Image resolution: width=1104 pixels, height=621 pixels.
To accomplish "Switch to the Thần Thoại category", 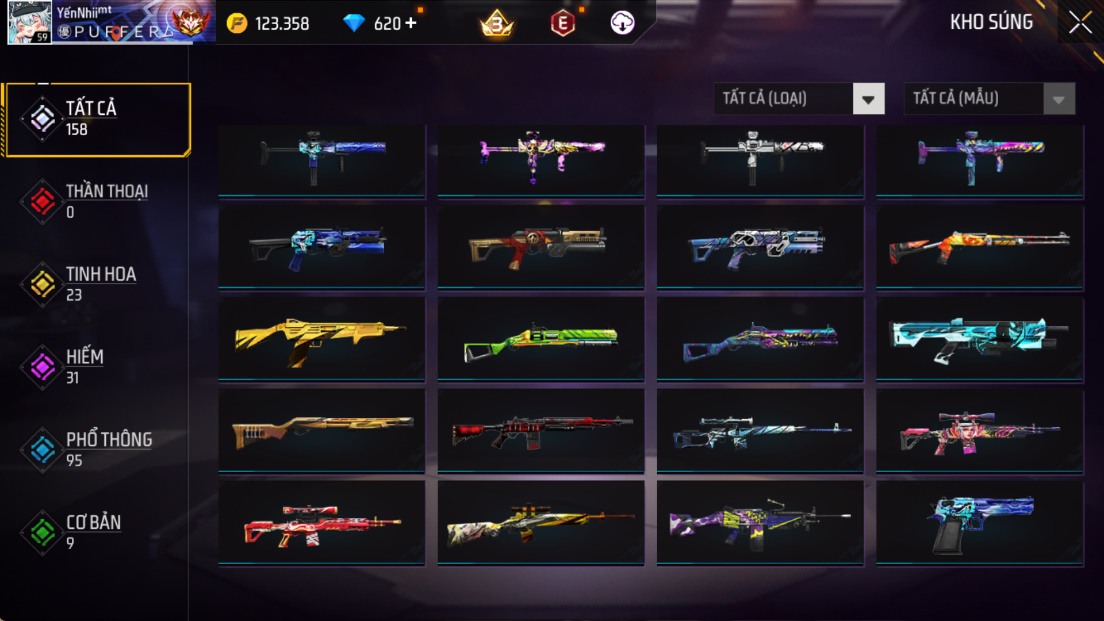I will [96, 201].
